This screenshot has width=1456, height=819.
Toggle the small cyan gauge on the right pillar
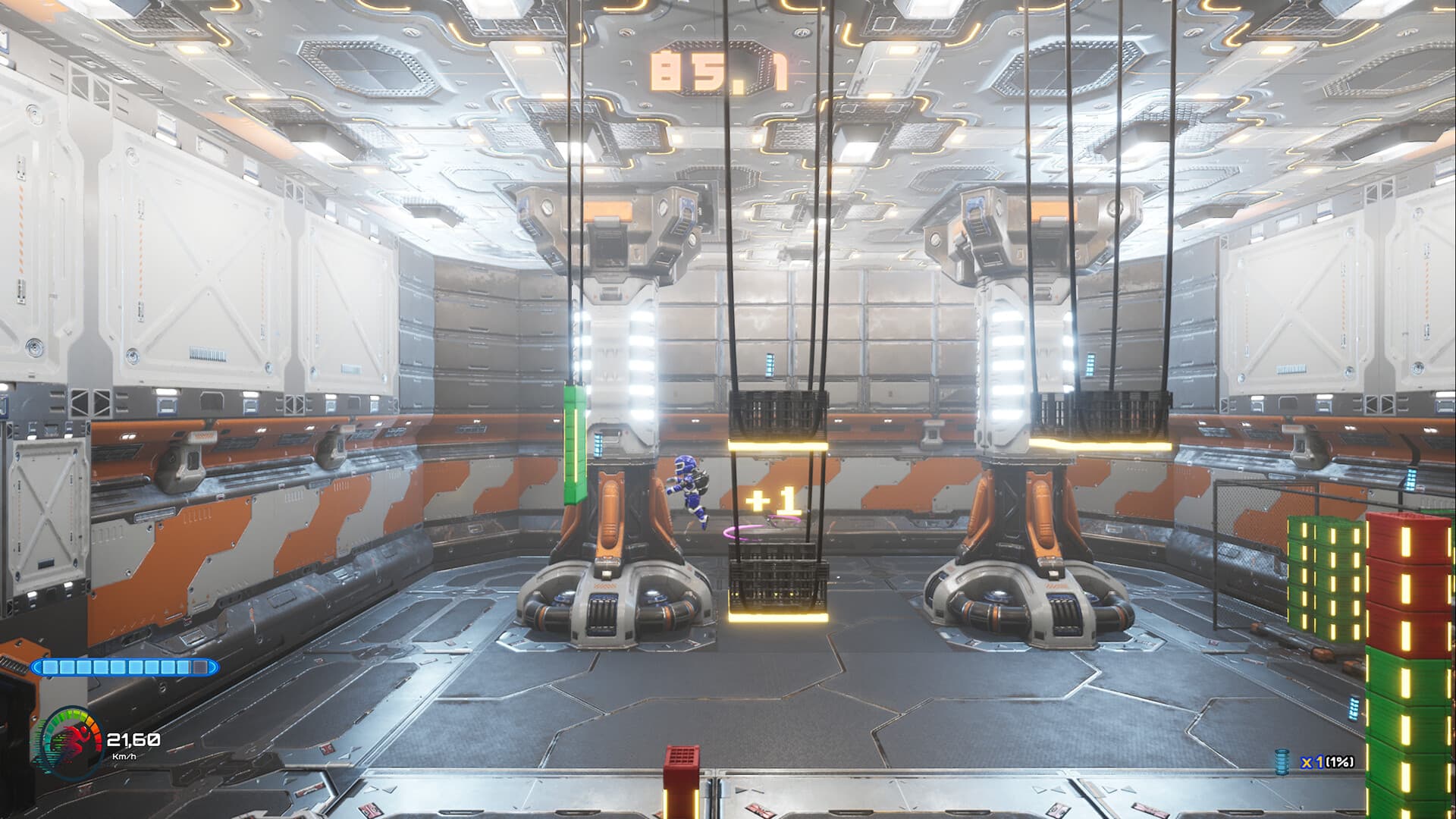(x=1092, y=364)
